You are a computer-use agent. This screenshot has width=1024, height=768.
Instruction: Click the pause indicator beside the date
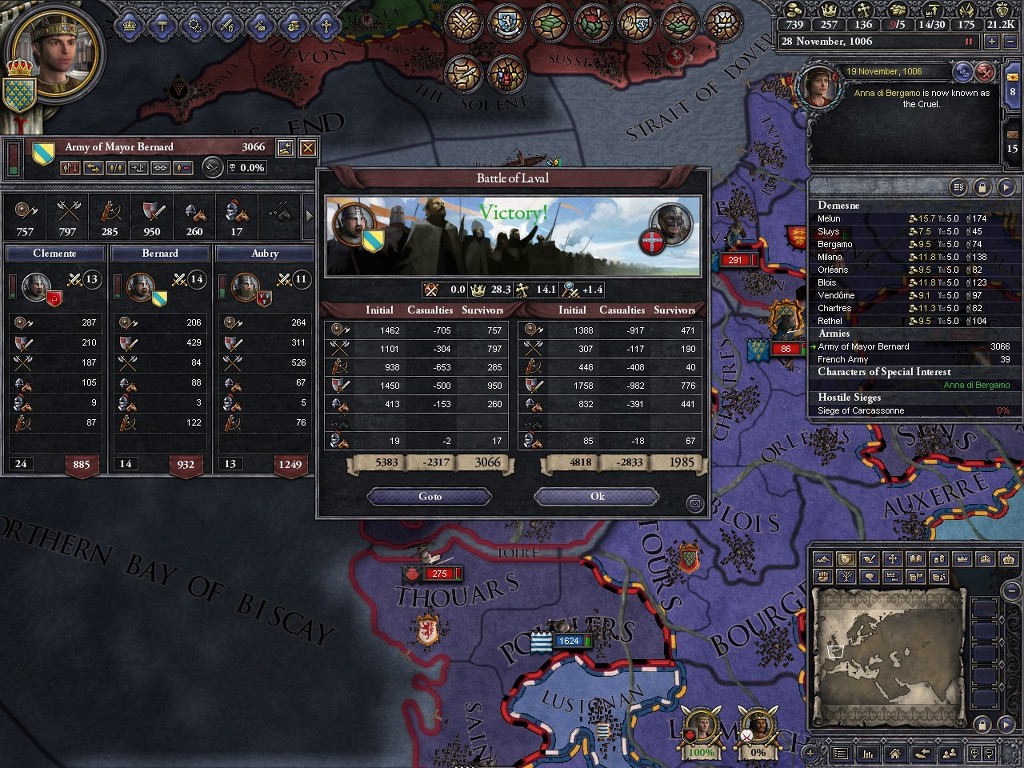click(968, 42)
